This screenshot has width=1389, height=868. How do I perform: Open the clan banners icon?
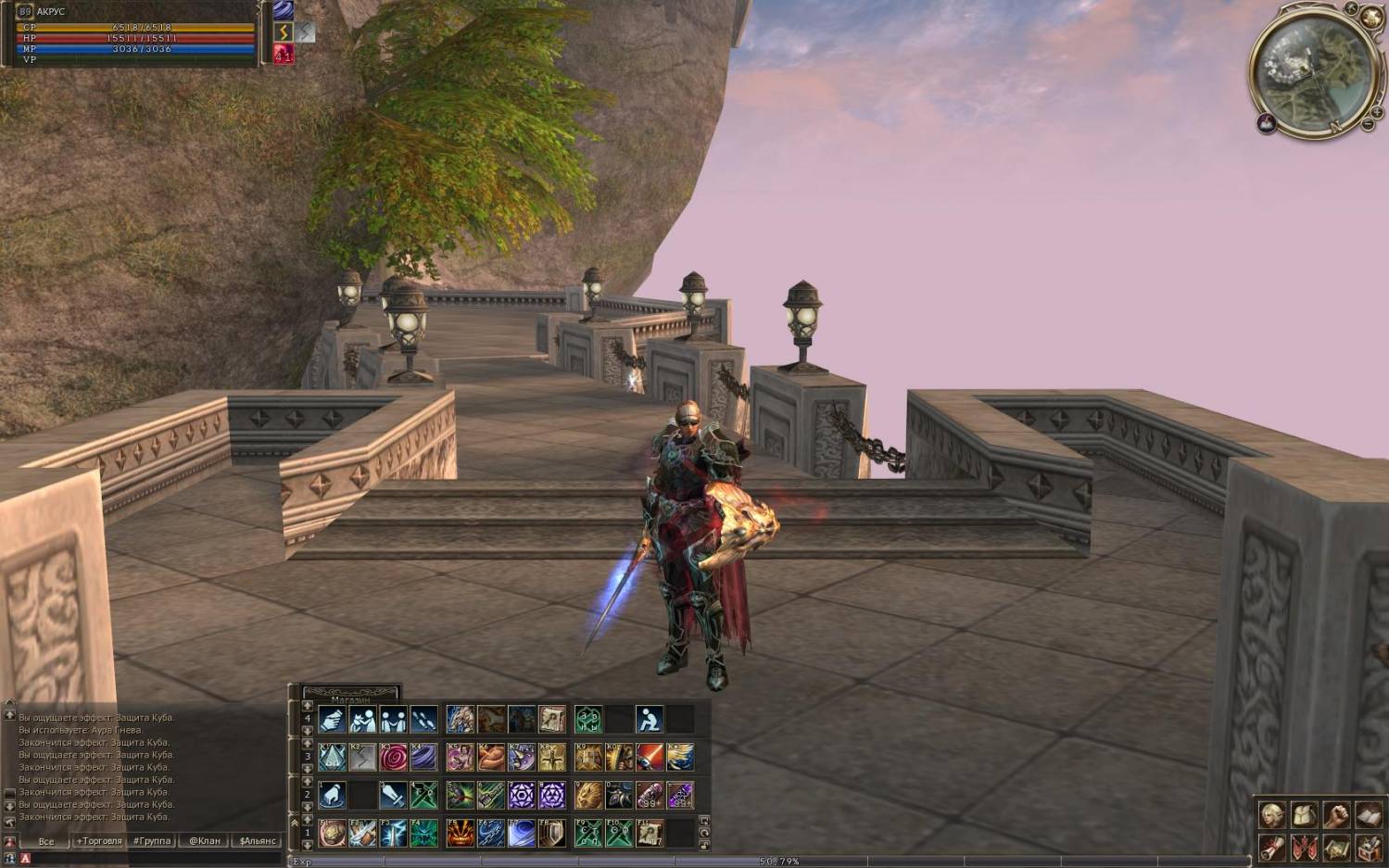pyautogui.click(x=1305, y=847)
